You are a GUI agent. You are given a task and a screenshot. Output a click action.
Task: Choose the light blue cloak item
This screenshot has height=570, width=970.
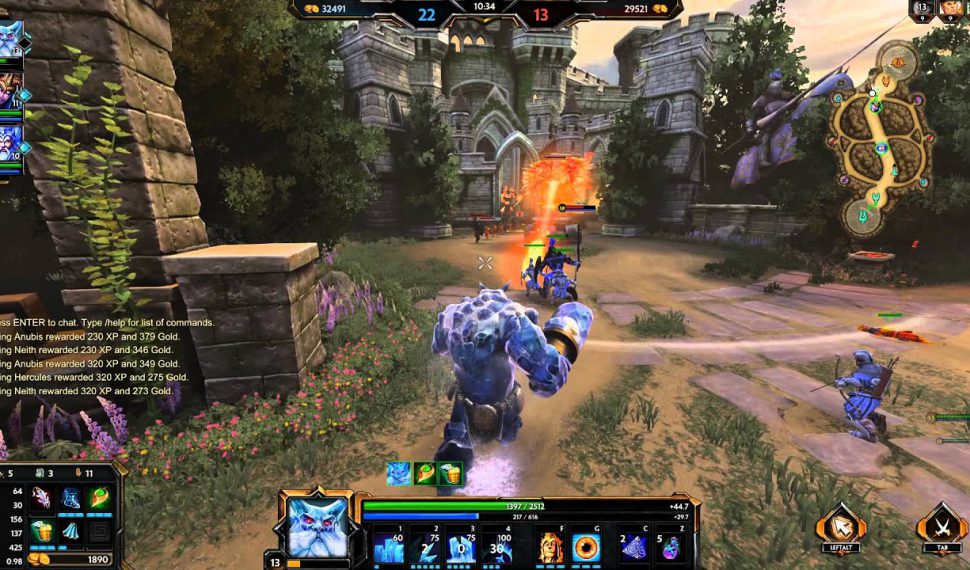pos(71,531)
